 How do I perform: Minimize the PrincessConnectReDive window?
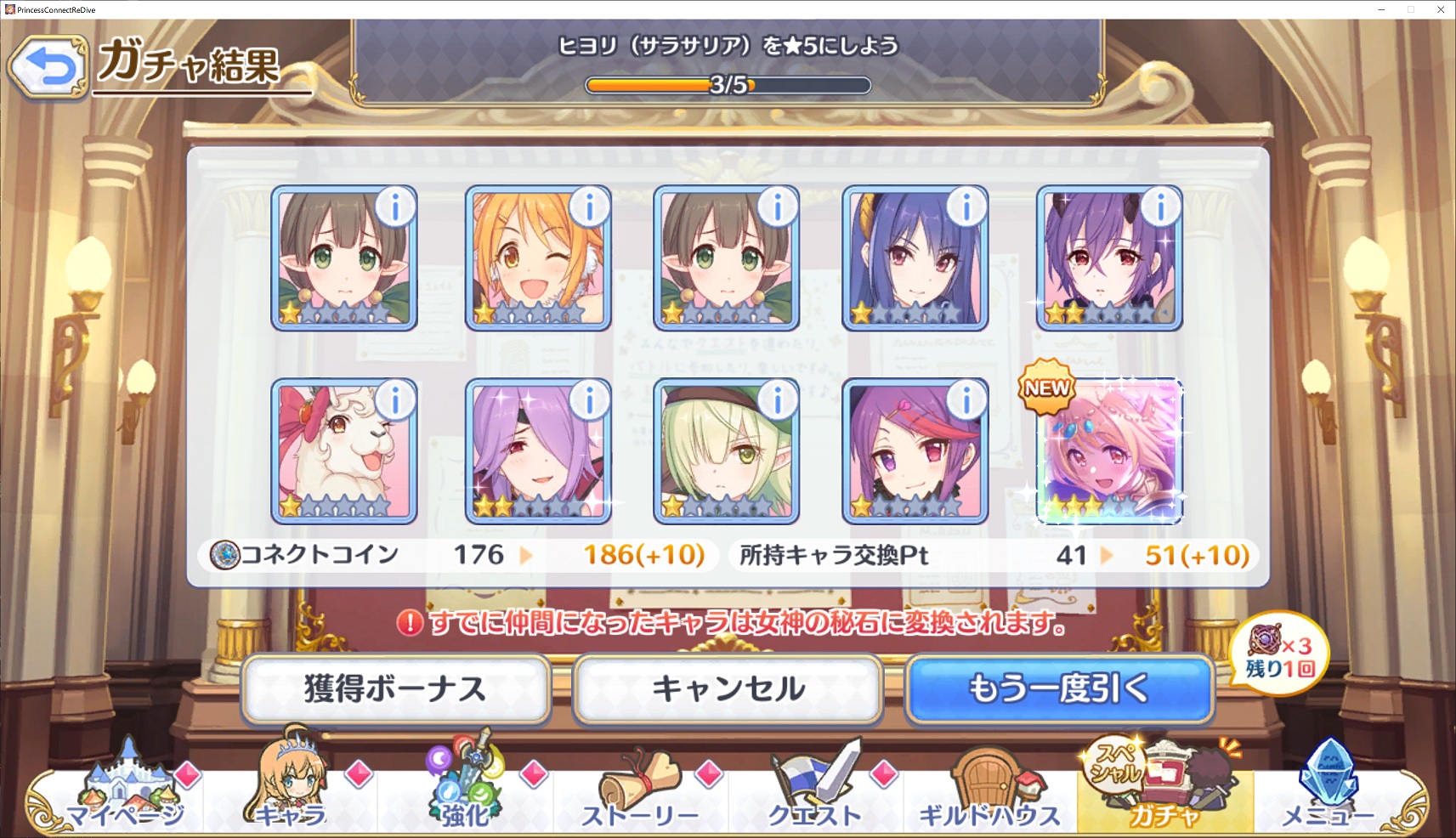(1382, 9)
